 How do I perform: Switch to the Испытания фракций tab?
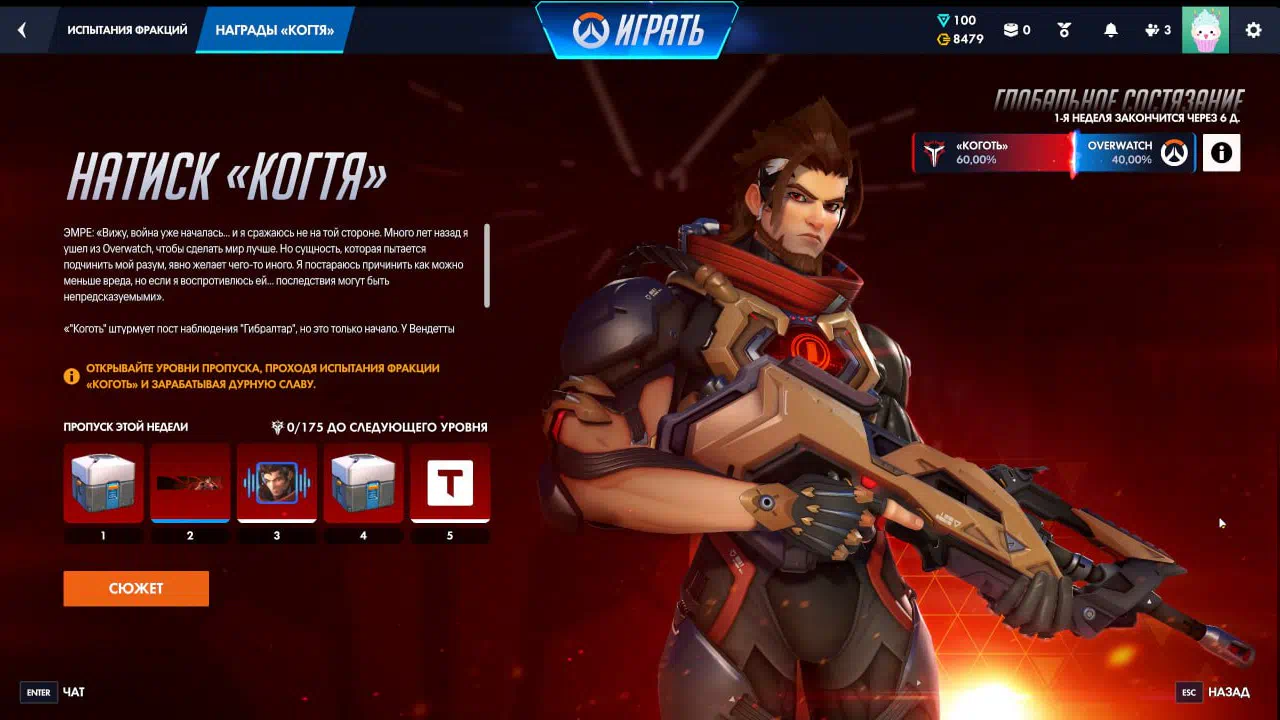(127, 30)
